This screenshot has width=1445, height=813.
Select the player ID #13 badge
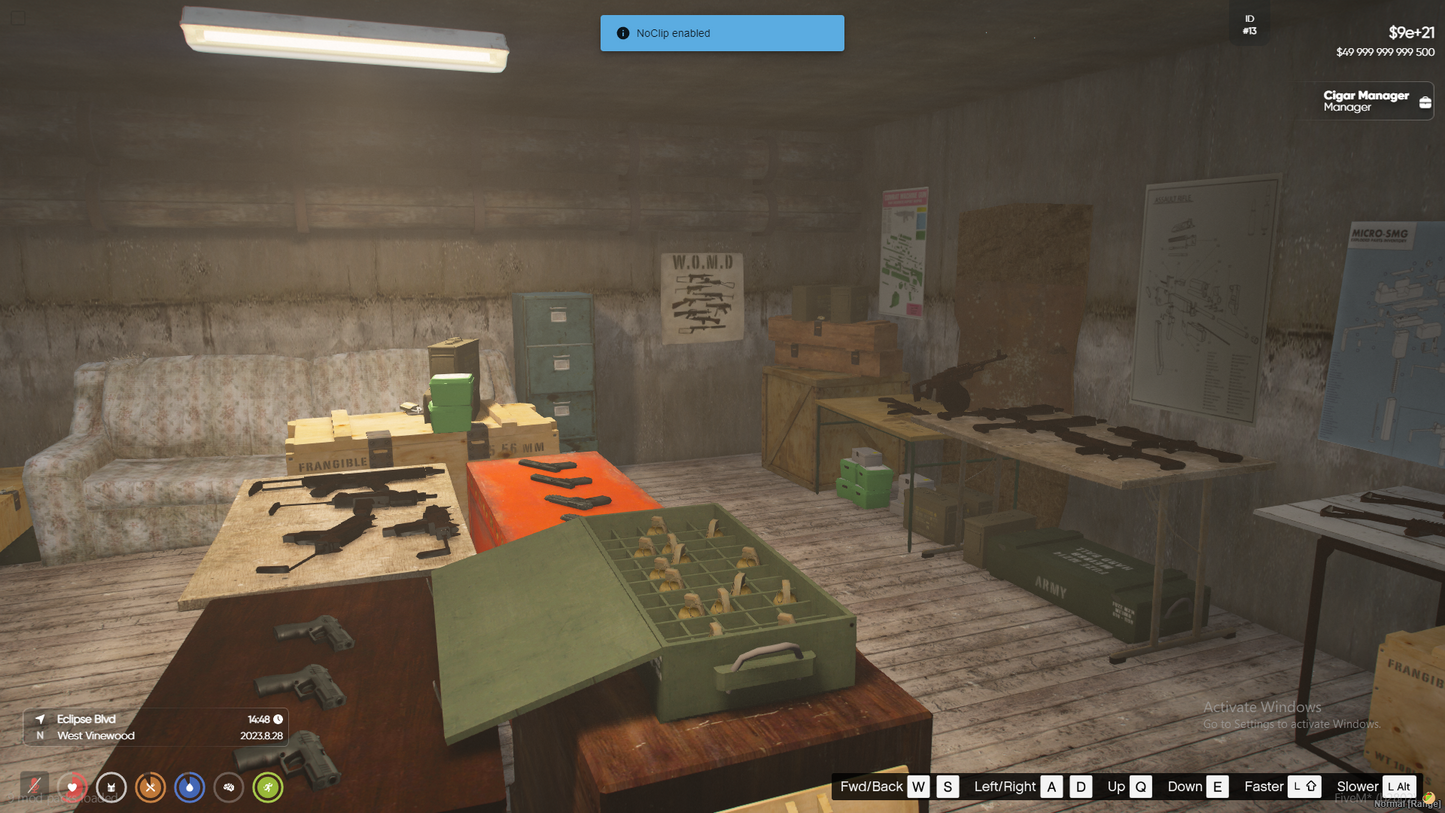click(1249, 25)
